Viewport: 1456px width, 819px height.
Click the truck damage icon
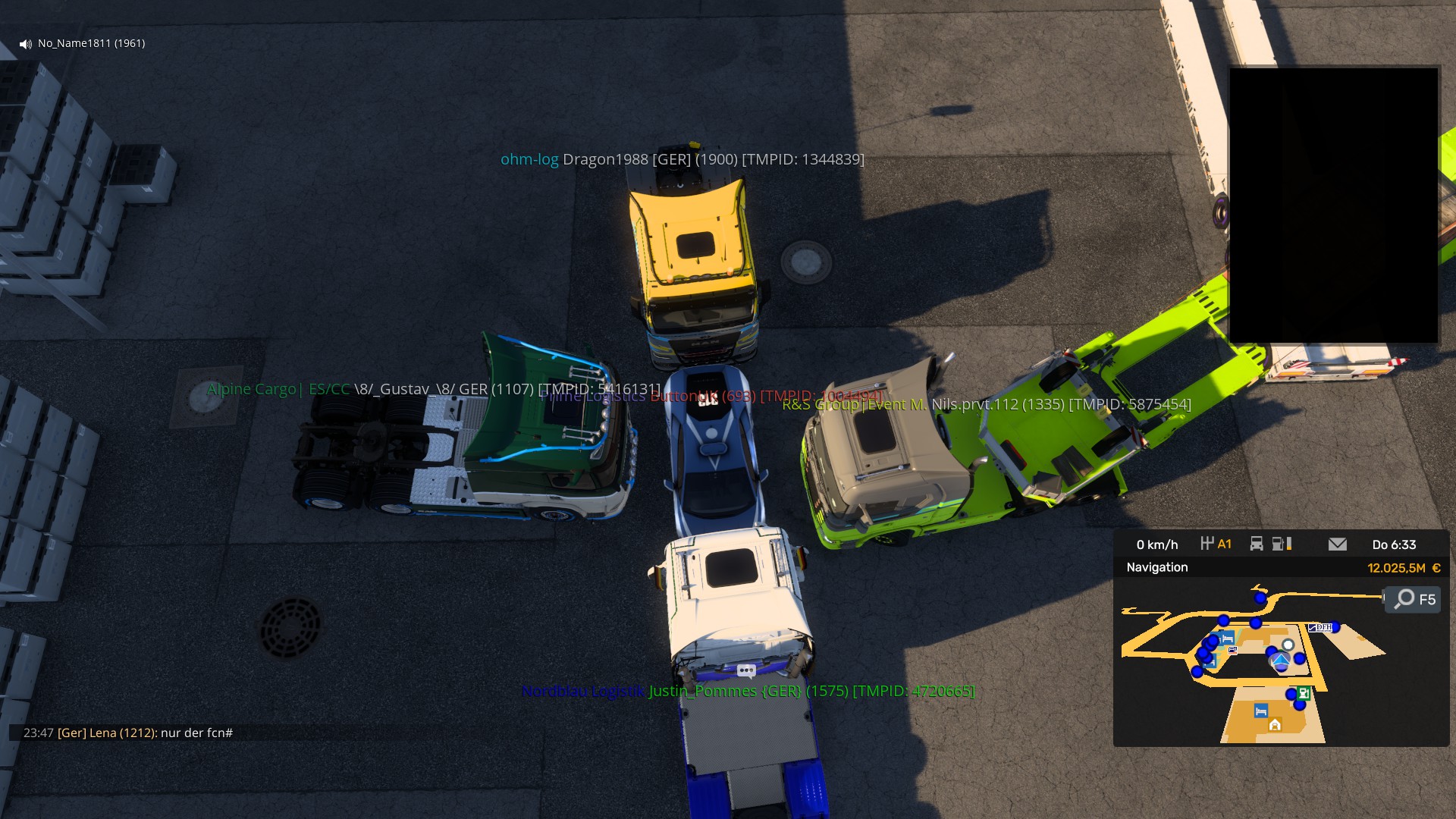pos(1257,544)
